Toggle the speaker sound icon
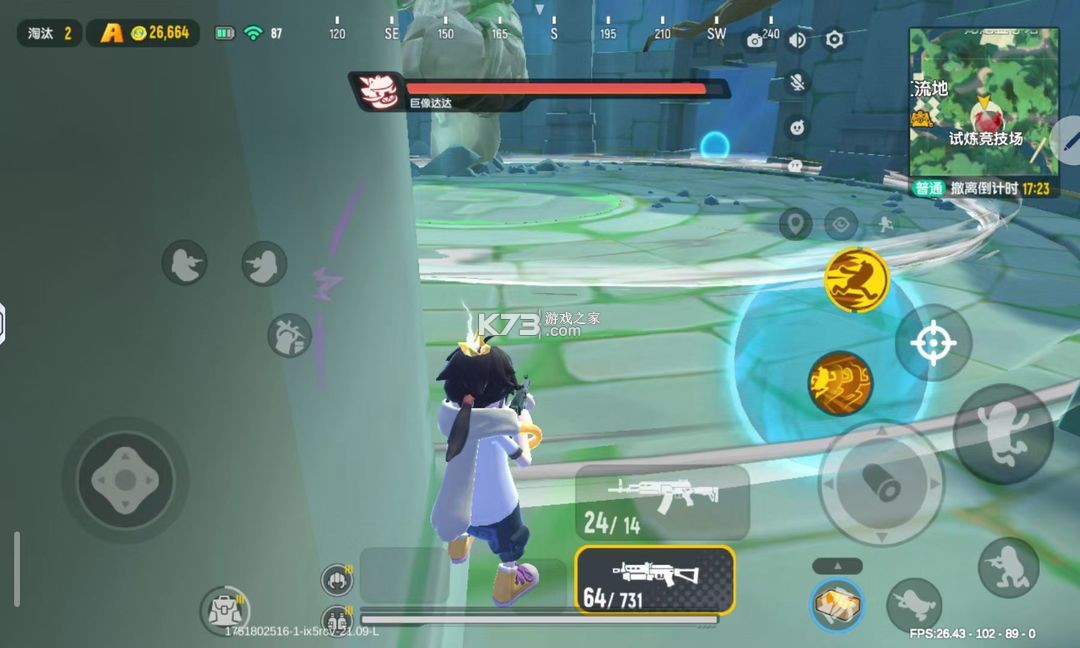The height and width of the screenshot is (648, 1080). (x=797, y=40)
